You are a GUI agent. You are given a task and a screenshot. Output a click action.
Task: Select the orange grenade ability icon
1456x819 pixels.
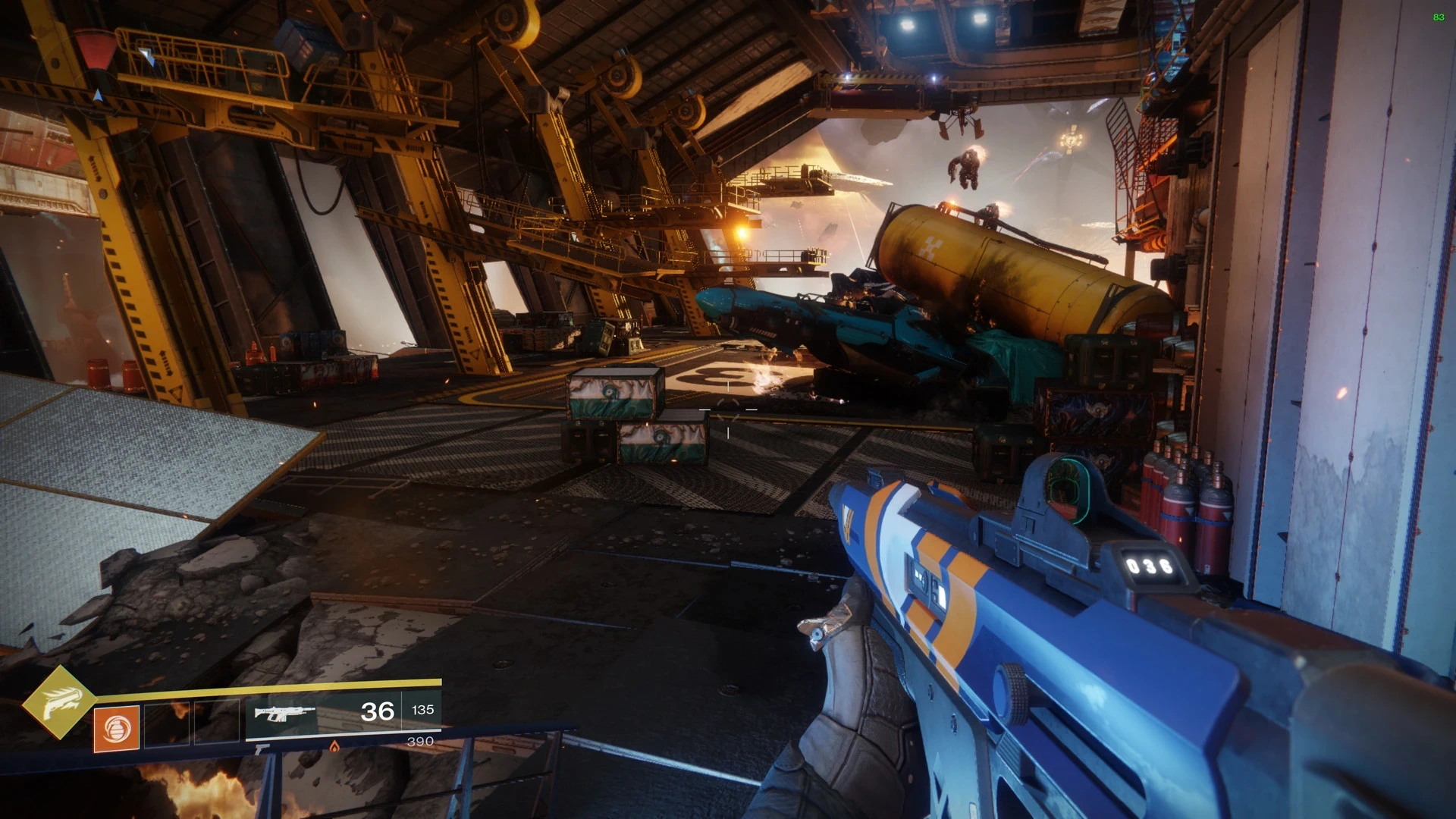(116, 729)
